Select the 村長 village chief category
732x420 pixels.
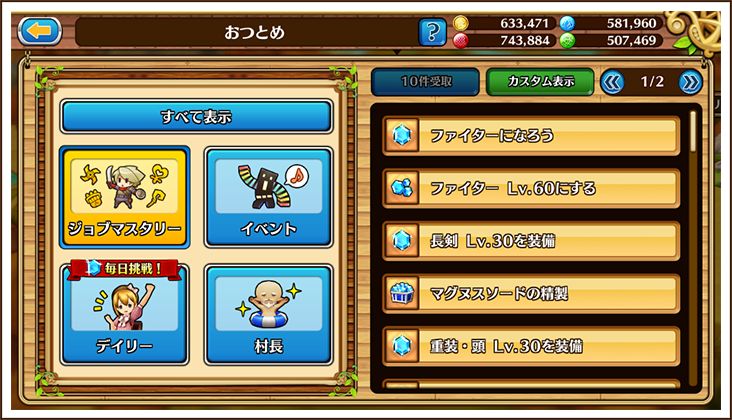(269, 314)
